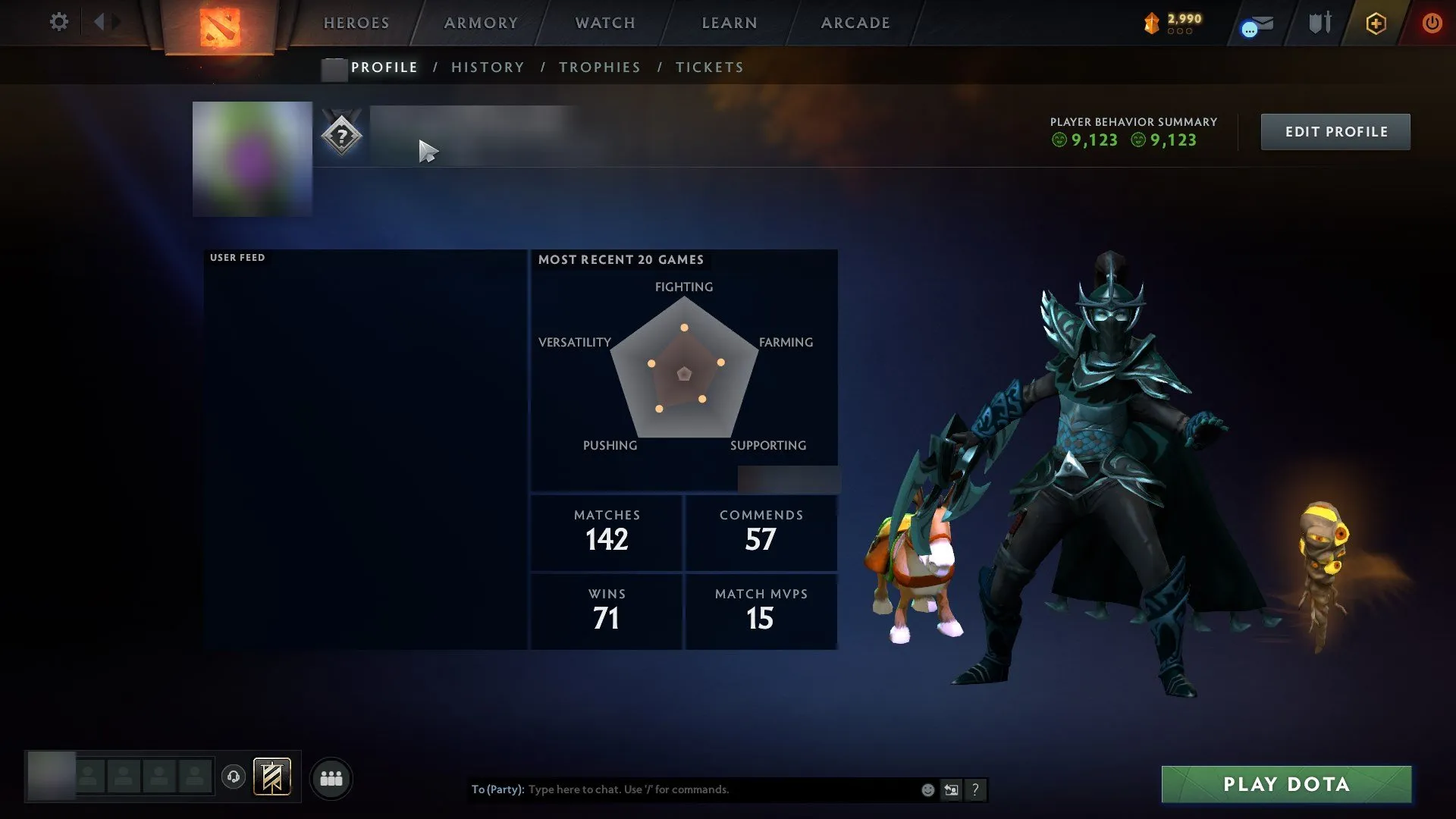Screen dimensions: 1456x819
Task: Open the Guild banner icon
Action: (273, 777)
